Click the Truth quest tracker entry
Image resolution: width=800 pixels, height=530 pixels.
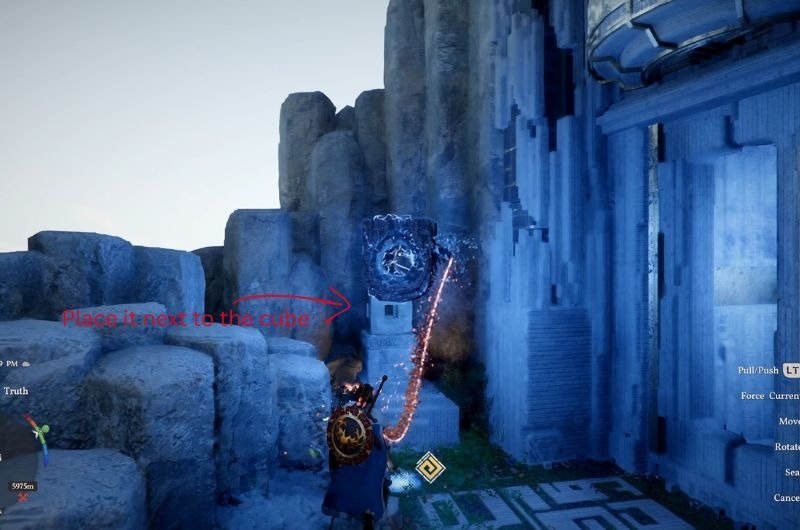pyautogui.click(x=16, y=391)
